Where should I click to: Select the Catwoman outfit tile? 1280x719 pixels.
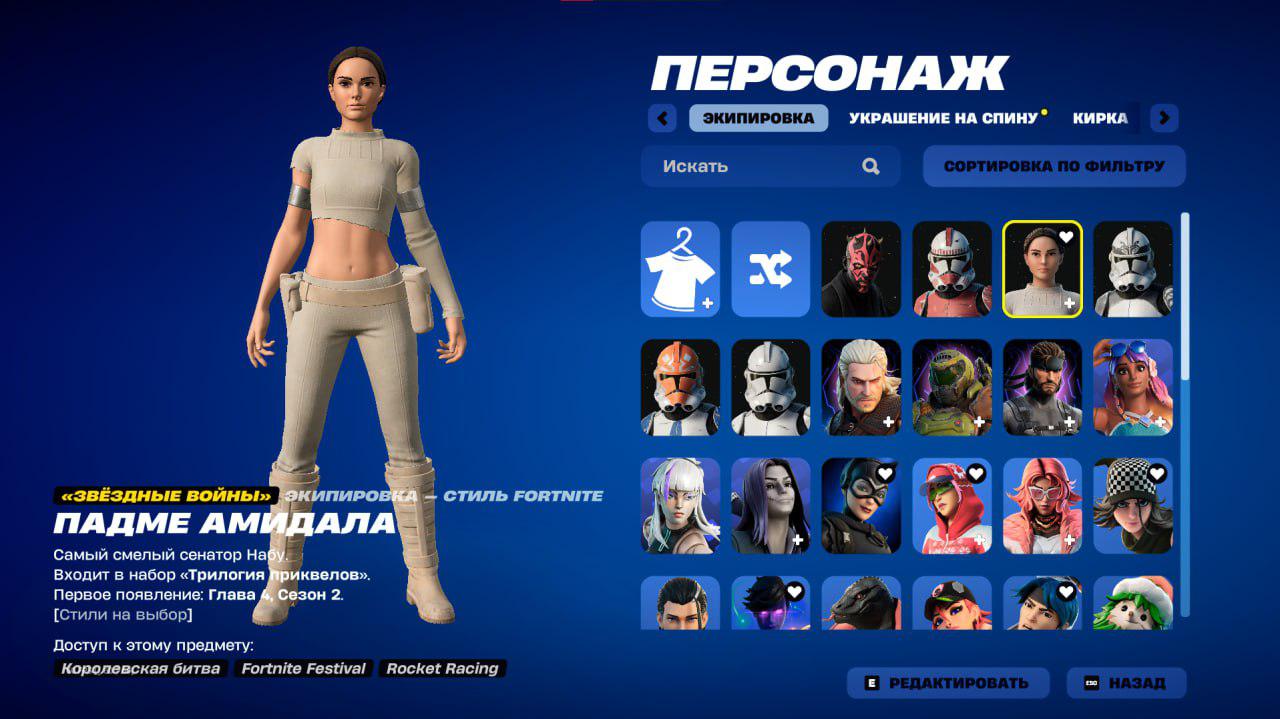pos(861,505)
